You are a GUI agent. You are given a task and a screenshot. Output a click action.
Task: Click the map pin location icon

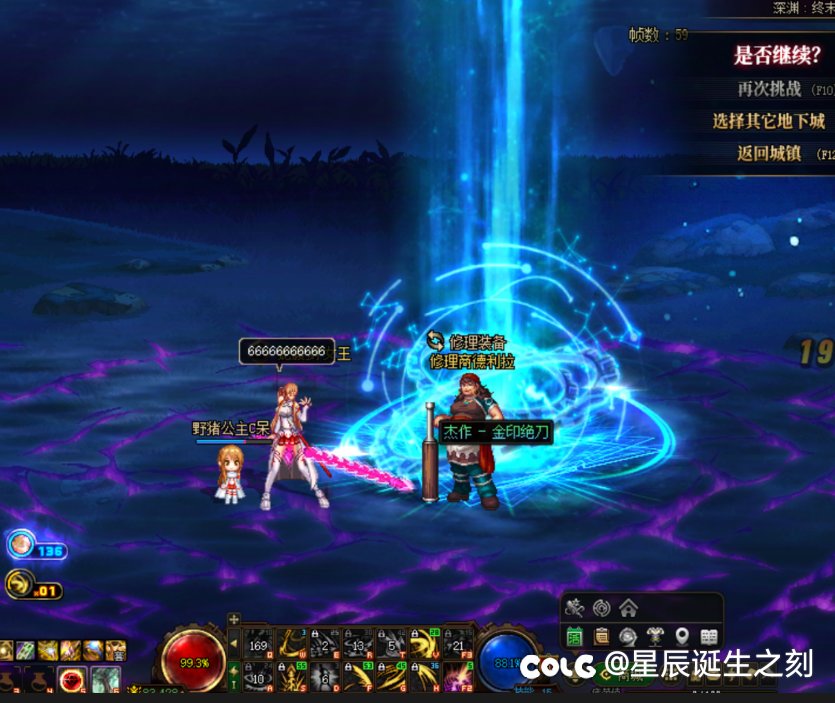coord(682,635)
